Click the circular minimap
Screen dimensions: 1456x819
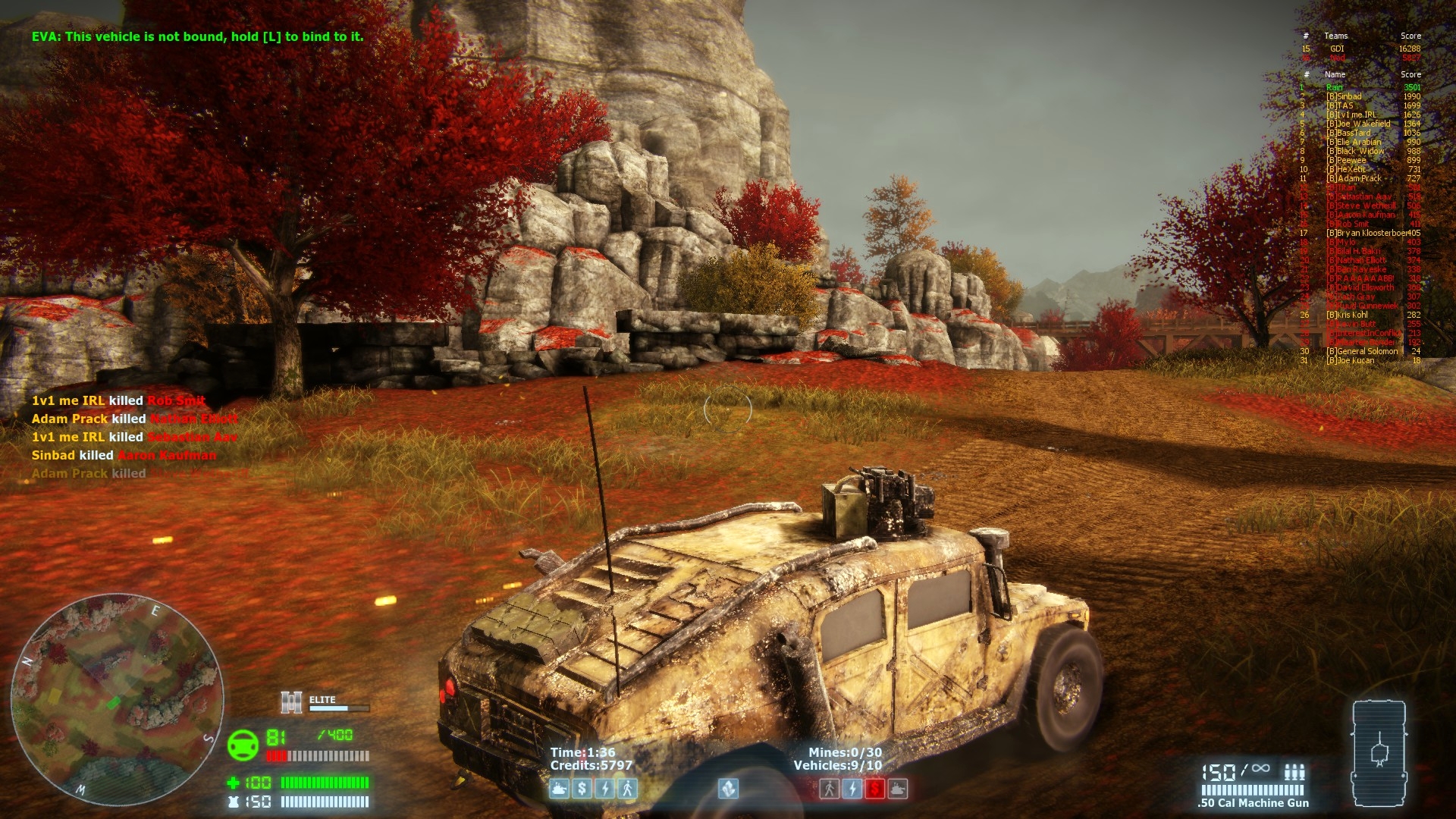point(117,698)
